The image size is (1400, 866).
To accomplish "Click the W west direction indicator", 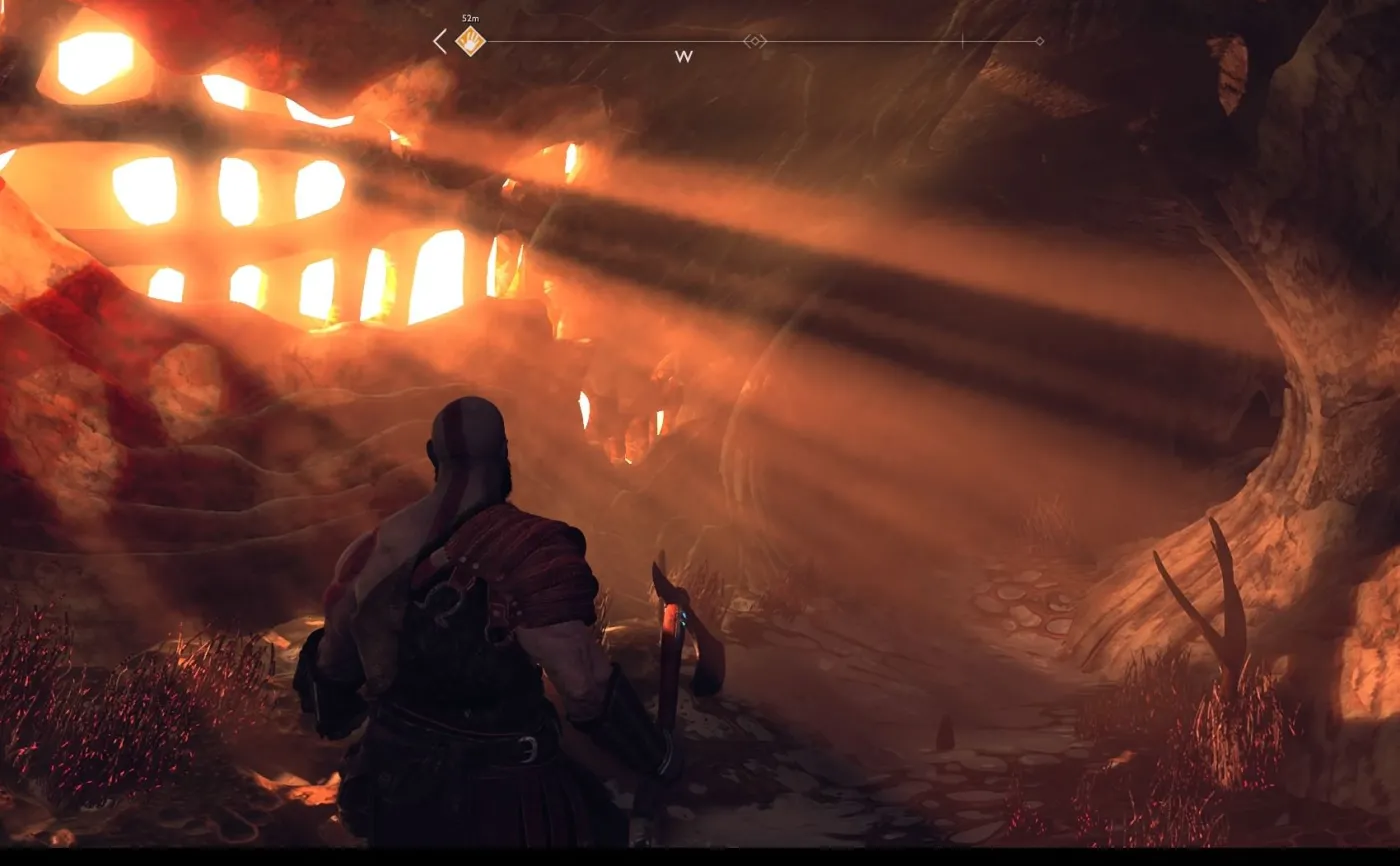I will click(x=684, y=56).
